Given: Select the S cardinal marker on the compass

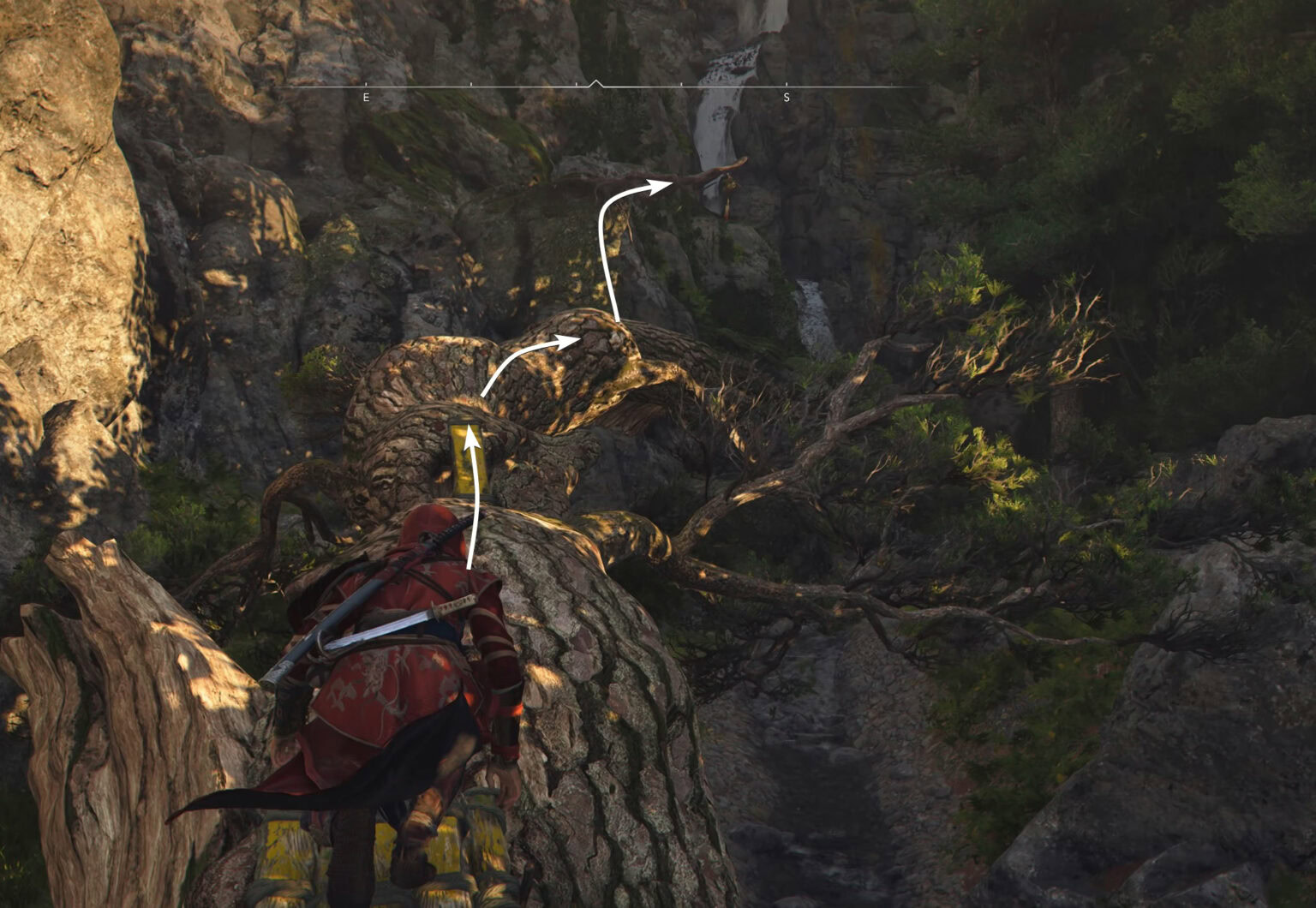Looking at the screenshot, I should click(786, 96).
